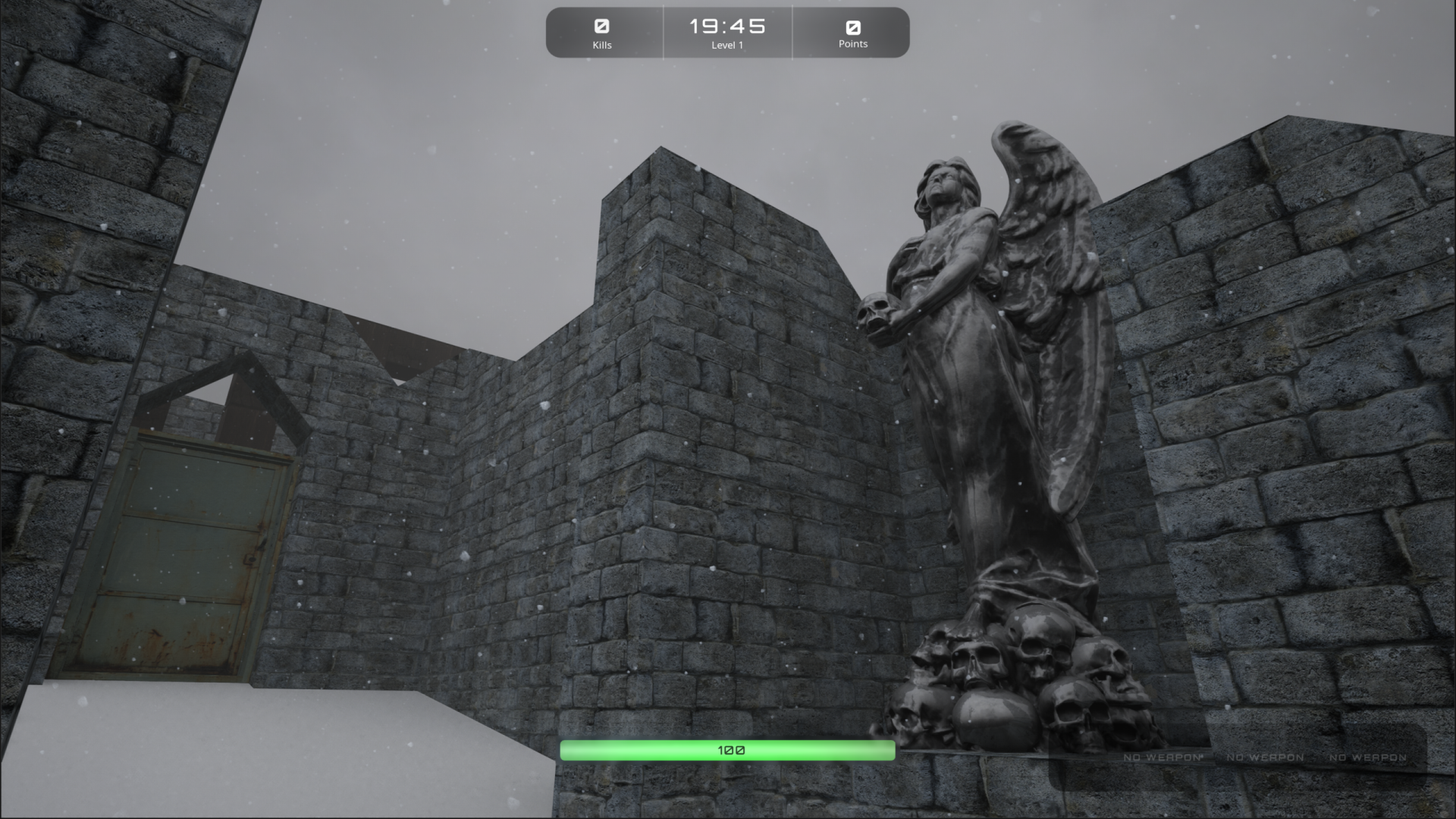The width and height of the screenshot is (1456, 819).
Task: Click the green 100 health bar
Action: [728, 749]
